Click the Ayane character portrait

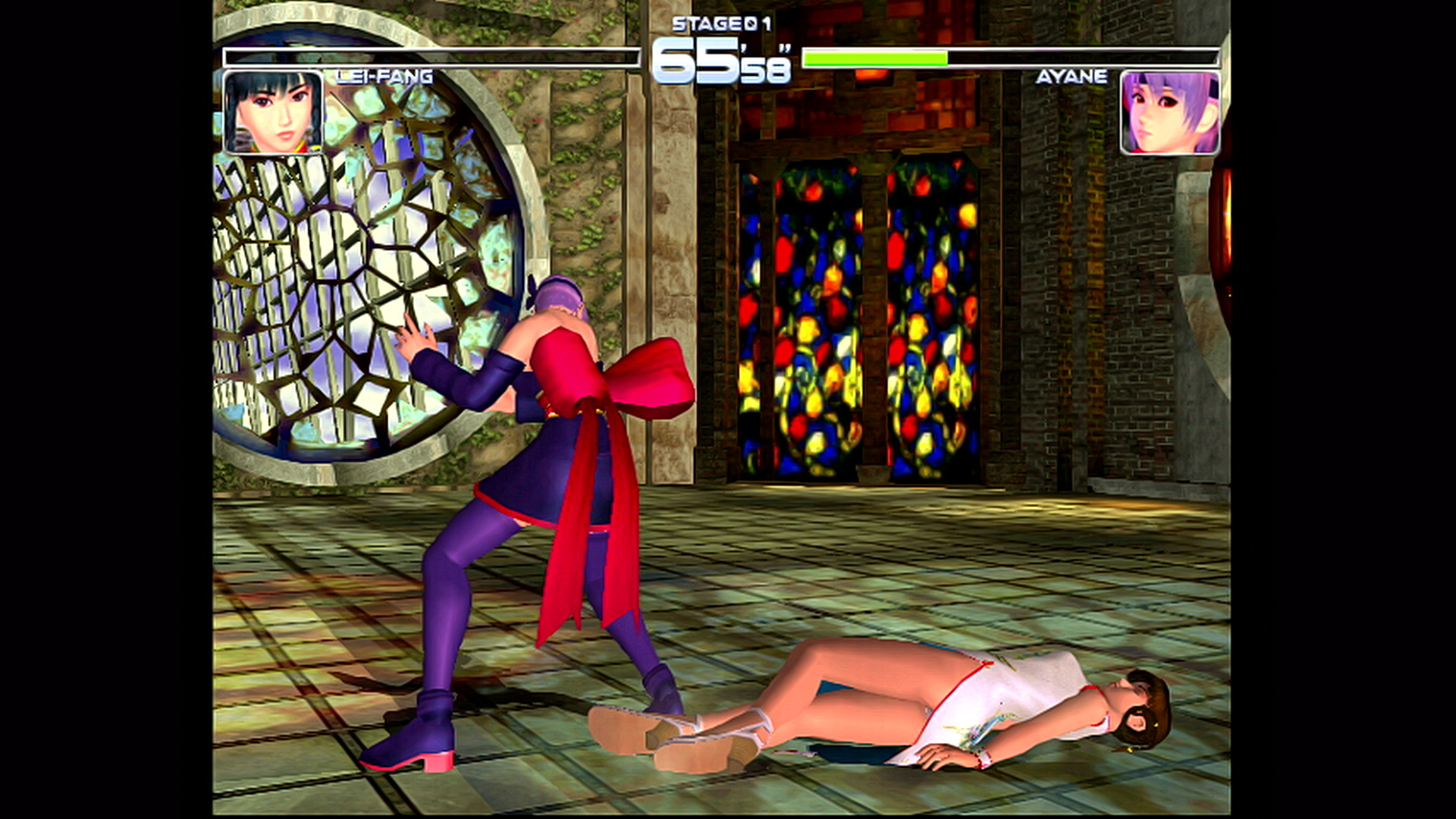[1172, 114]
